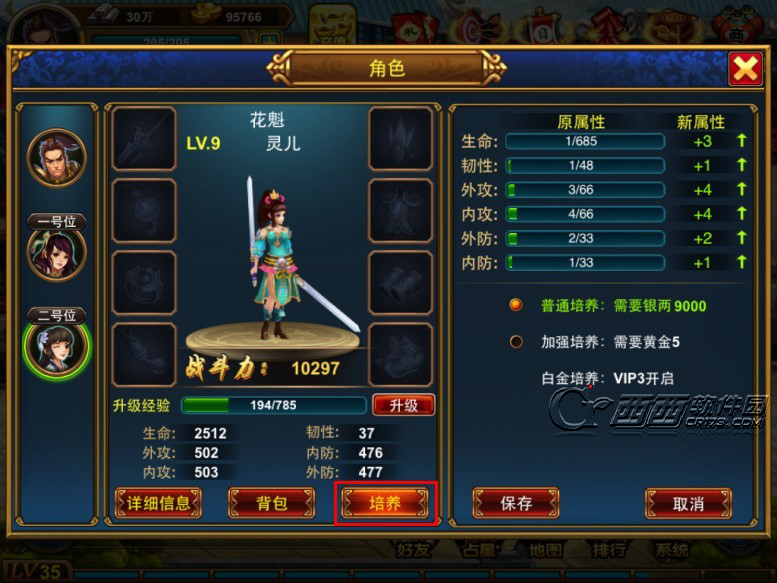Select the 二号位 character portrait
The width and height of the screenshot is (777, 583).
[x=57, y=347]
